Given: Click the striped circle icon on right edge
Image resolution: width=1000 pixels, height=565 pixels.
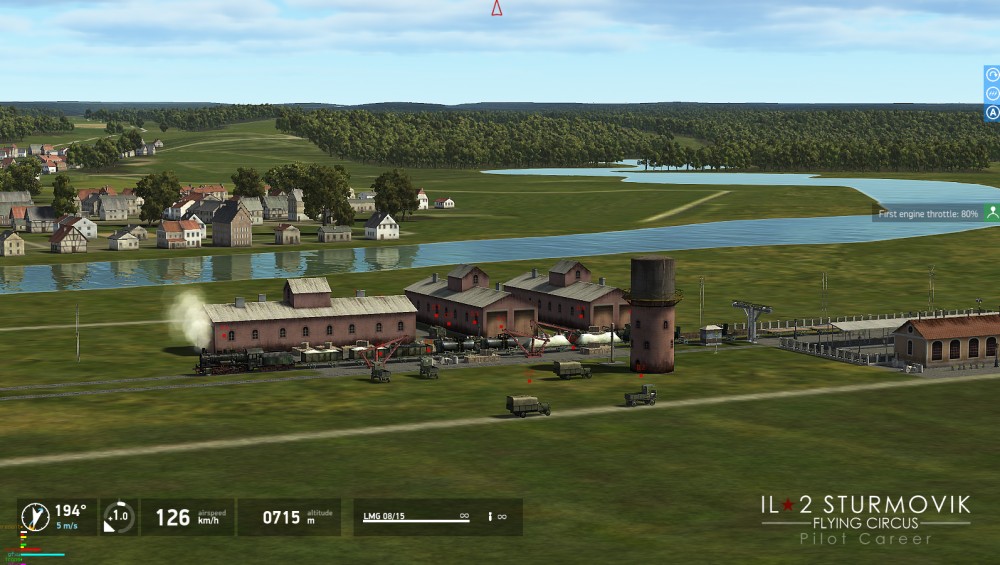Looking at the screenshot, I should (x=992, y=93).
